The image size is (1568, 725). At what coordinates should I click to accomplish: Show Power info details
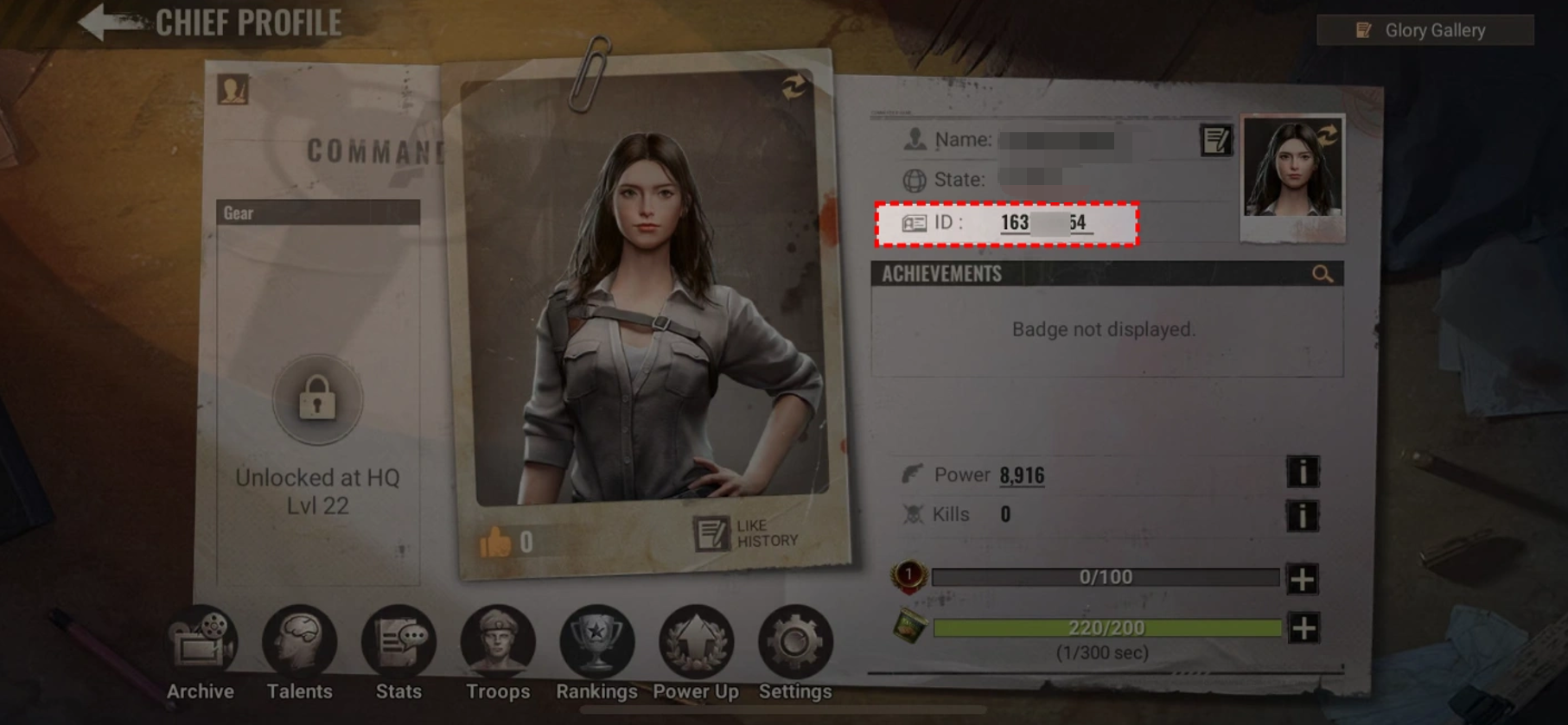tap(1302, 473)
